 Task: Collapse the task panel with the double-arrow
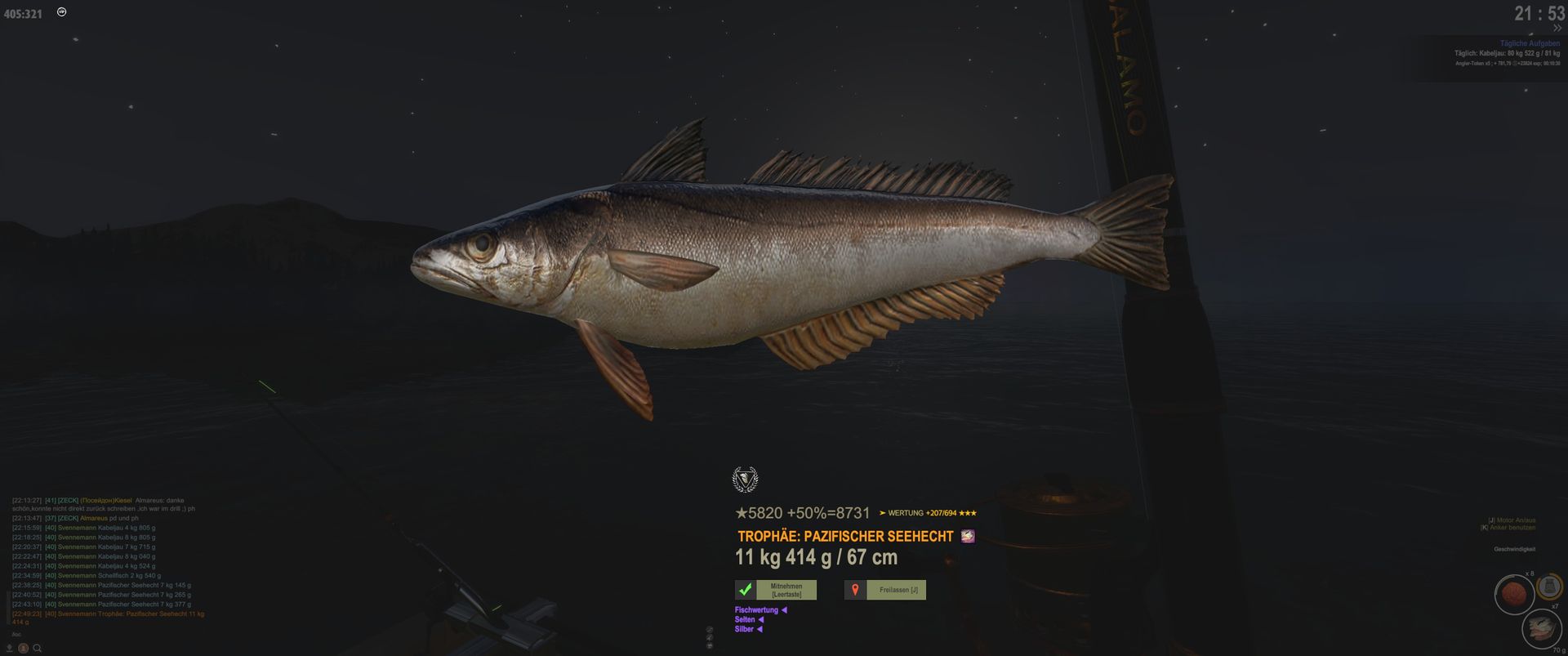[x=1557, y=29]
